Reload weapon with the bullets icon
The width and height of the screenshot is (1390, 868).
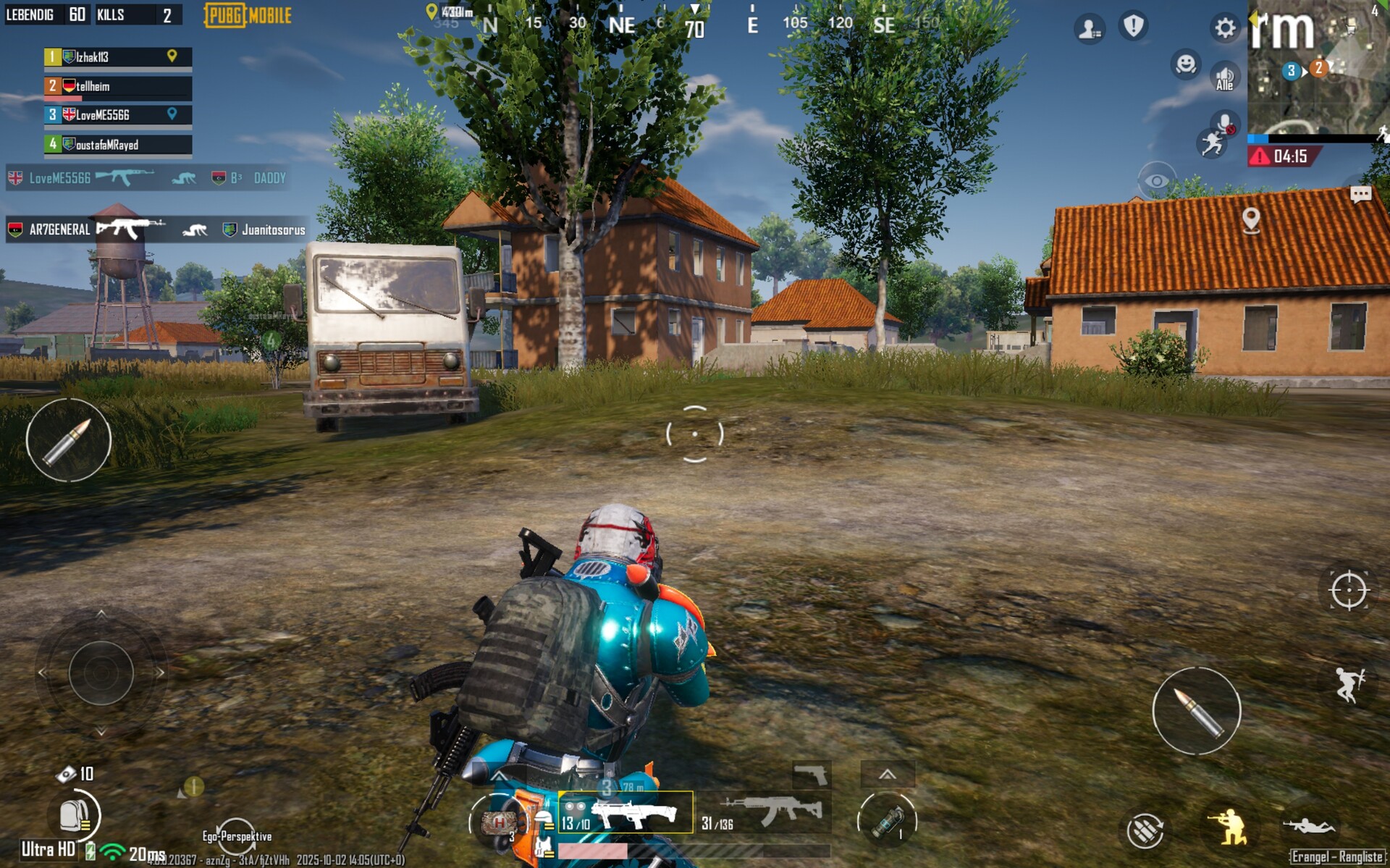point(1145,830)
